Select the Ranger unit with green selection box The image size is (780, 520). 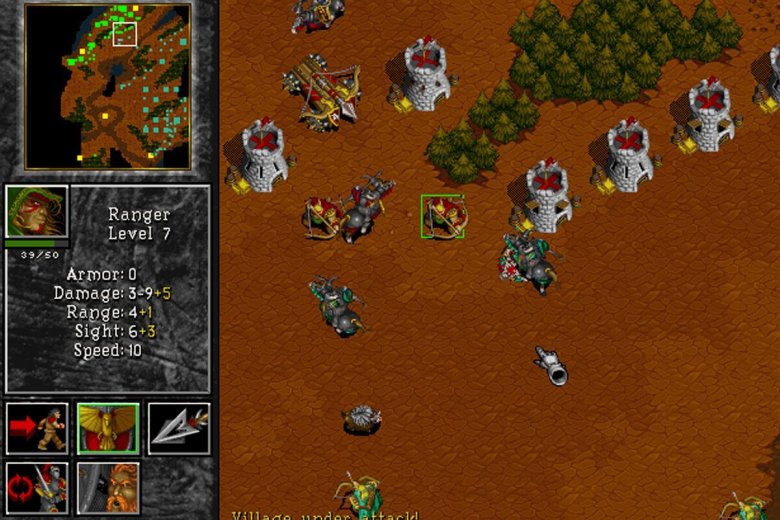(442, 217)
